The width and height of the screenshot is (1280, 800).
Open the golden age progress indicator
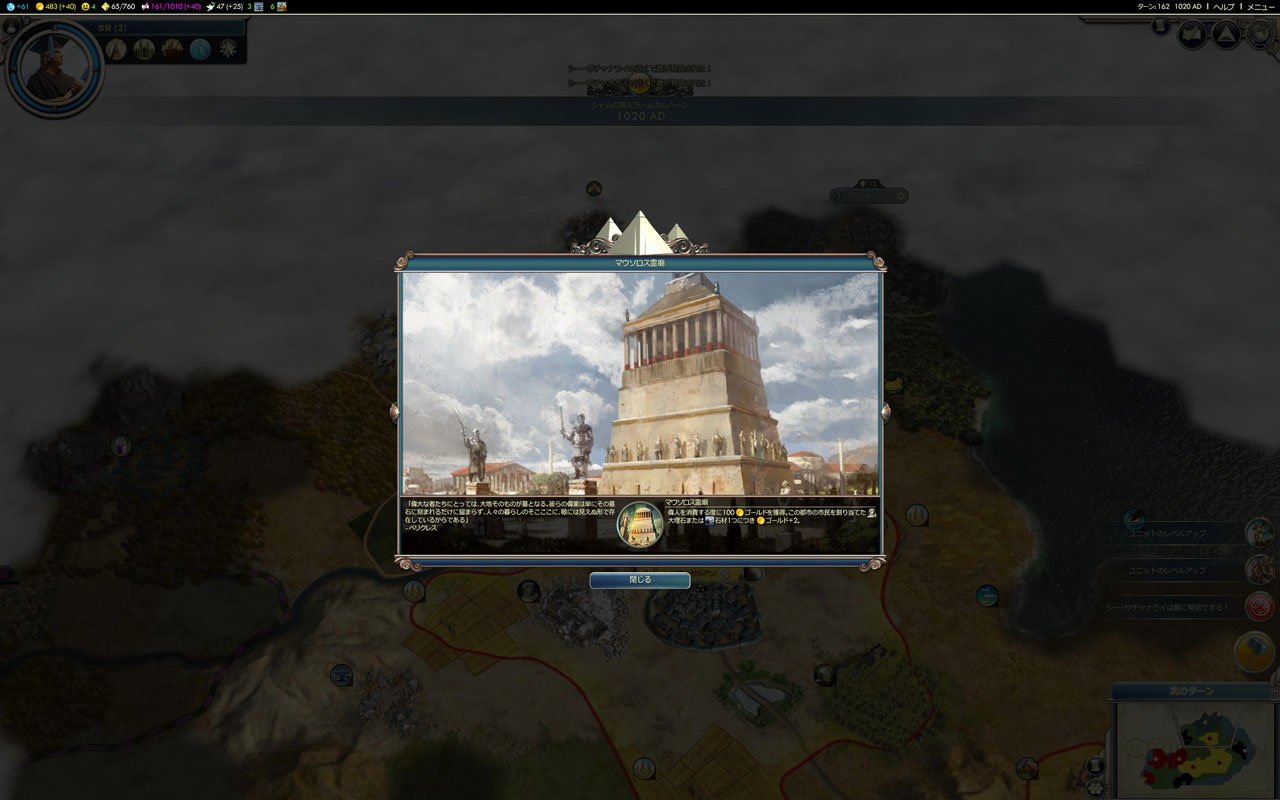pyautogui.click(x=120, y=6)
